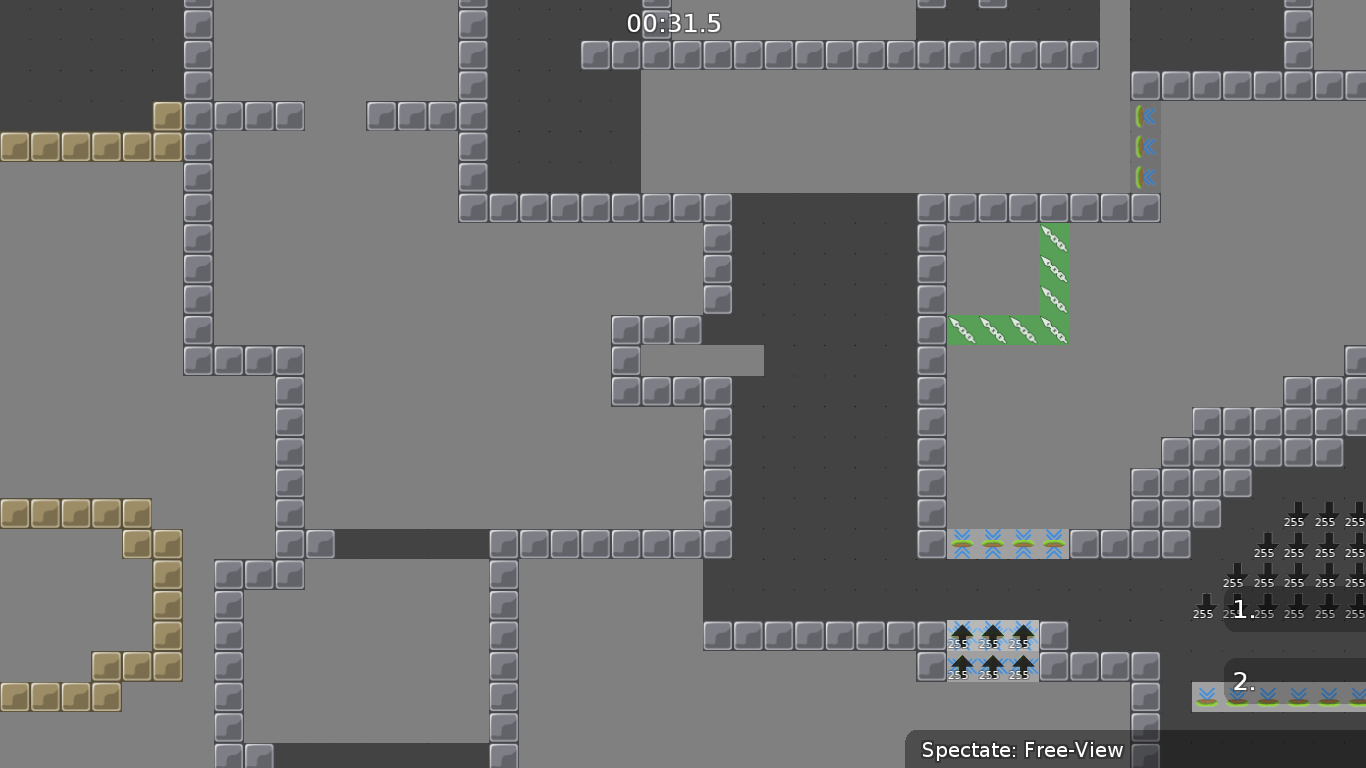Click a blue double-chevron freeze tile in the corridor
Screen dimensions: 1366x768
(991, 544)
